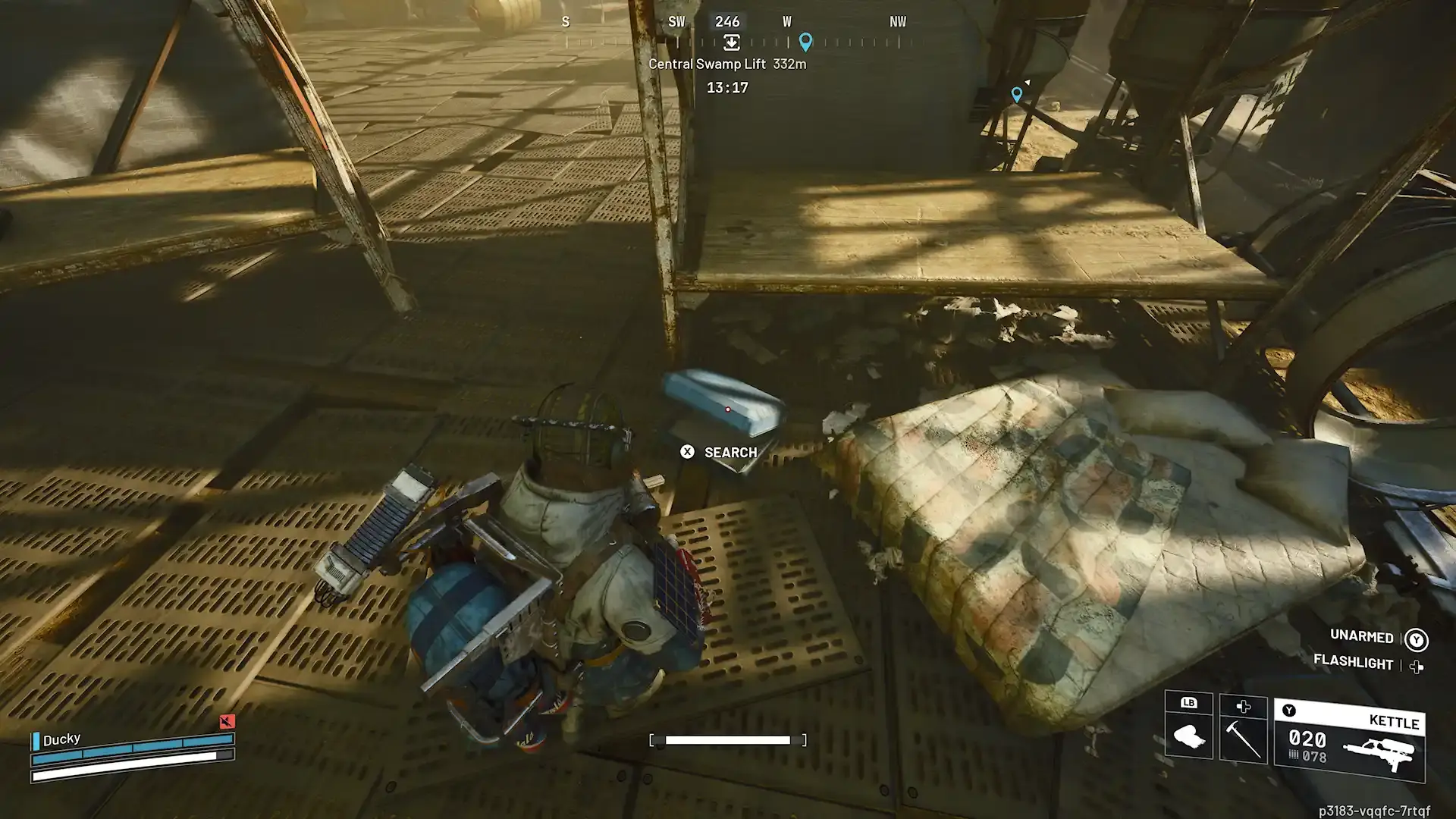Image resolution: width=1456 pixels, height=819 pixels.
Task: Click the SEARCH text prompt
Action: tap(730, 452)
